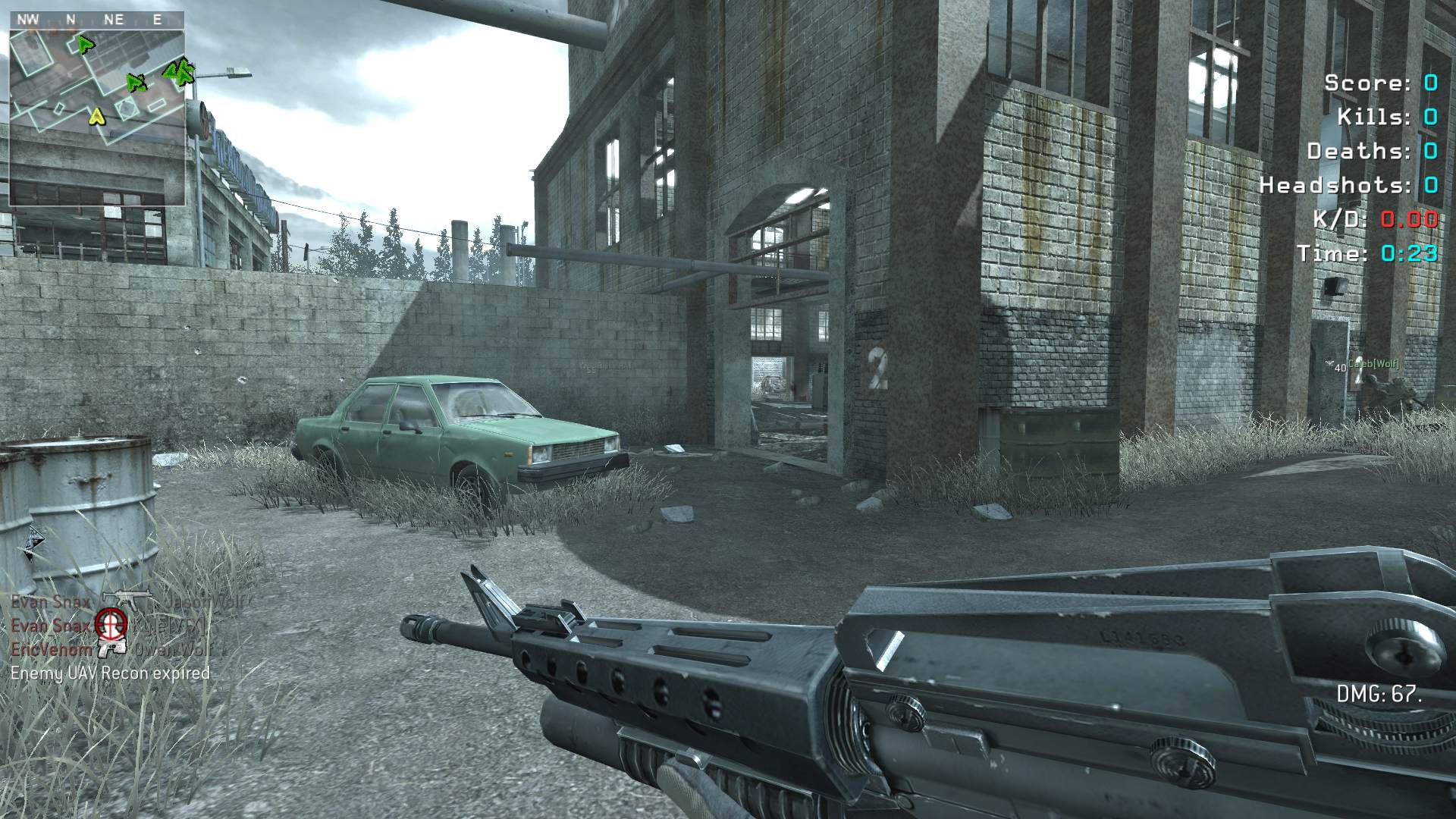Select the yellow player arrow on minimap
Image resolution: width=1456 pixels, height=819 pixels.
[x=96, y=116]
